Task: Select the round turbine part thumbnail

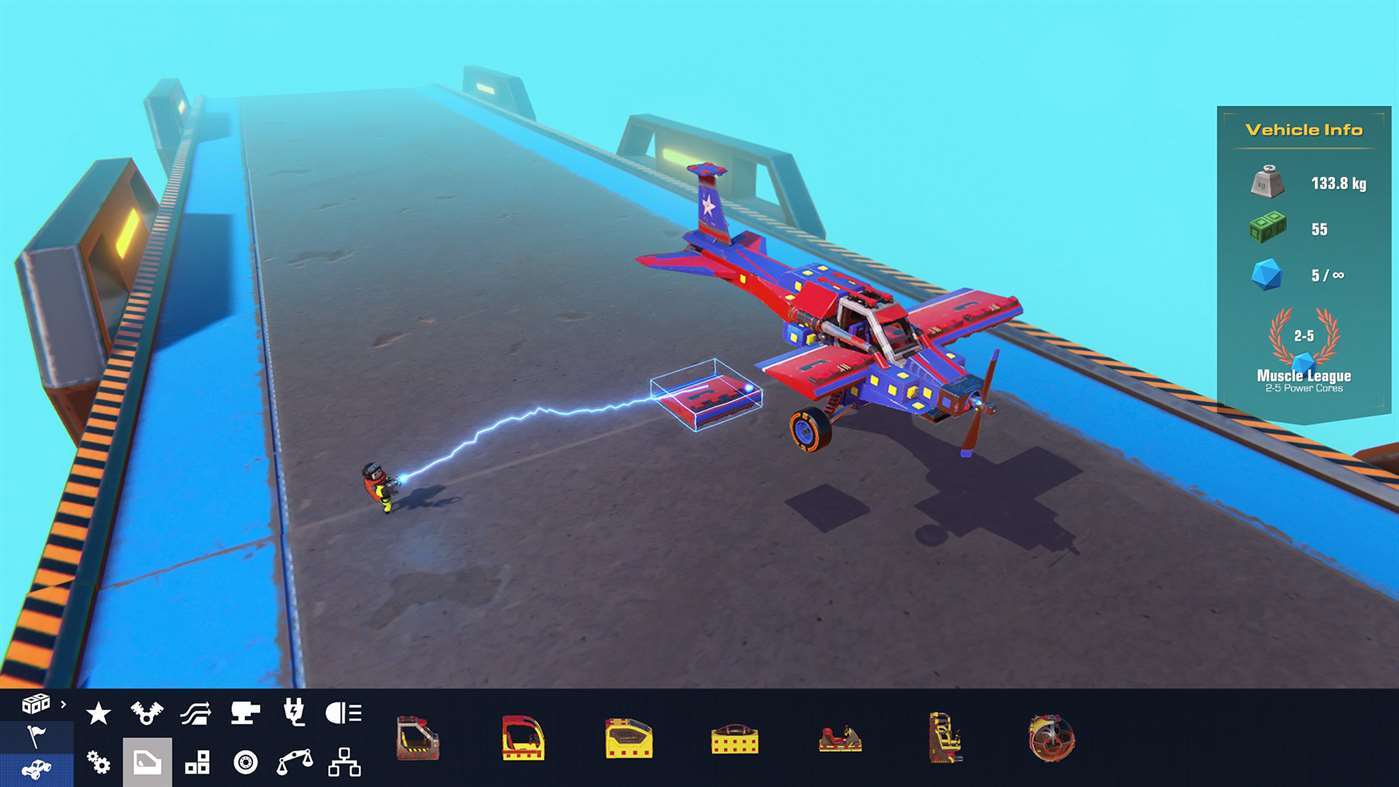Action: coord(1049,737)
